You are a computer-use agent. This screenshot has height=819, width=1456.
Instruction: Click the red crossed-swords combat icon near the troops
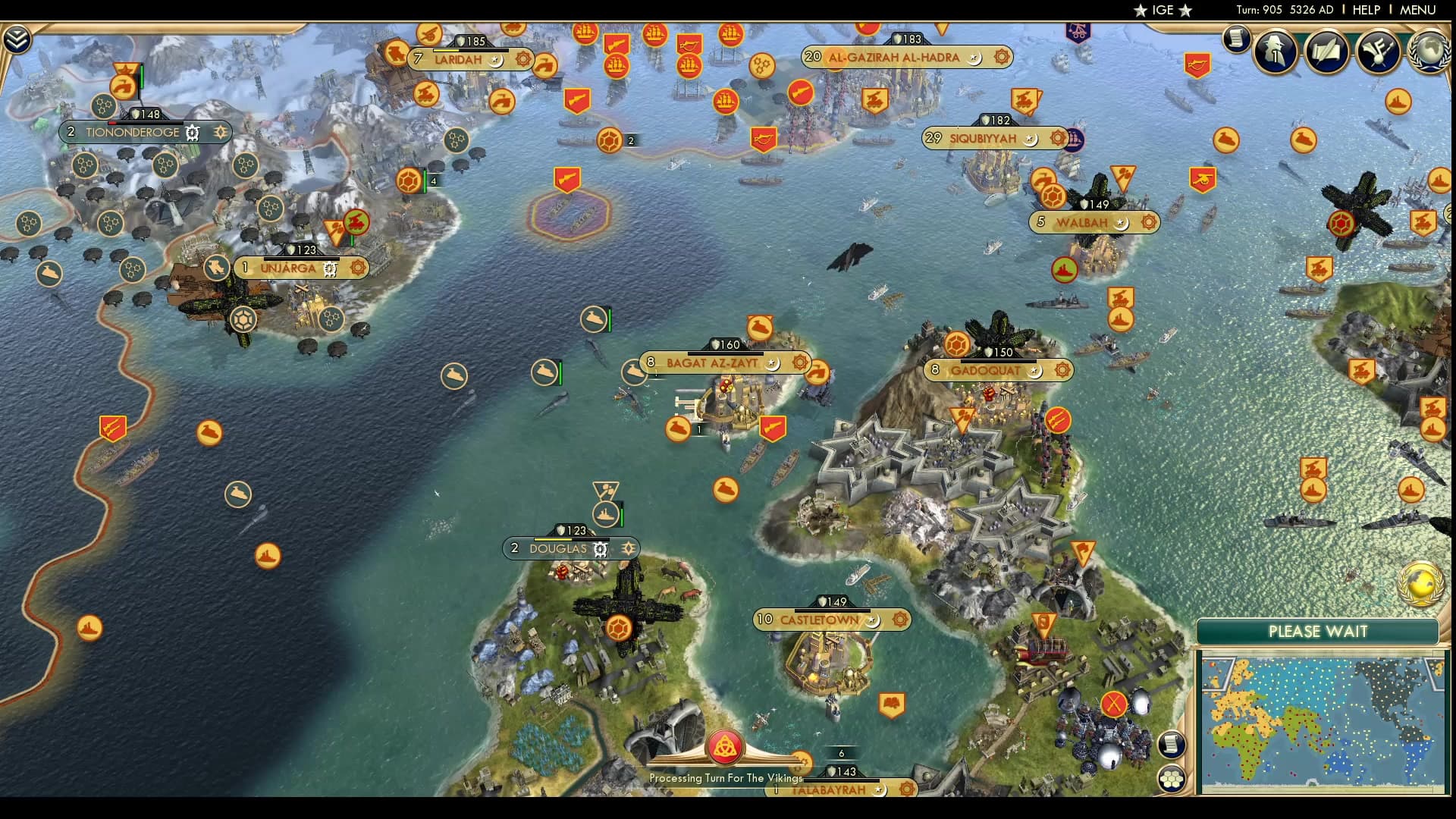(x=1113, y=704)
